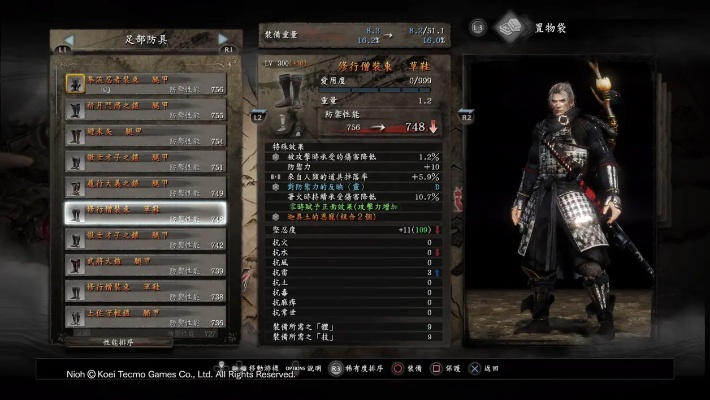The width and height of the screenshot is (710, 400).
Task: Select the leg armor with defense 736
Action: [147, 316]
